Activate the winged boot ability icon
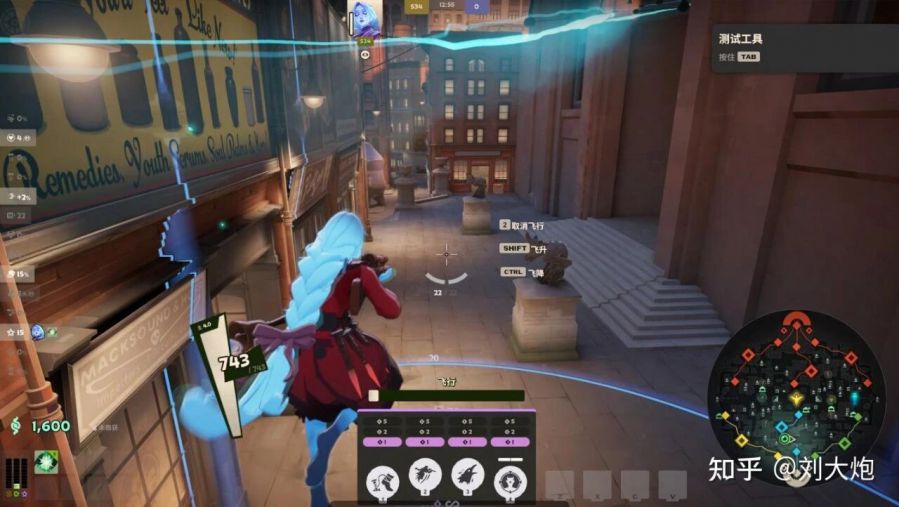The width and height of the screenshot is (899, 507). (x=381, y=478)
